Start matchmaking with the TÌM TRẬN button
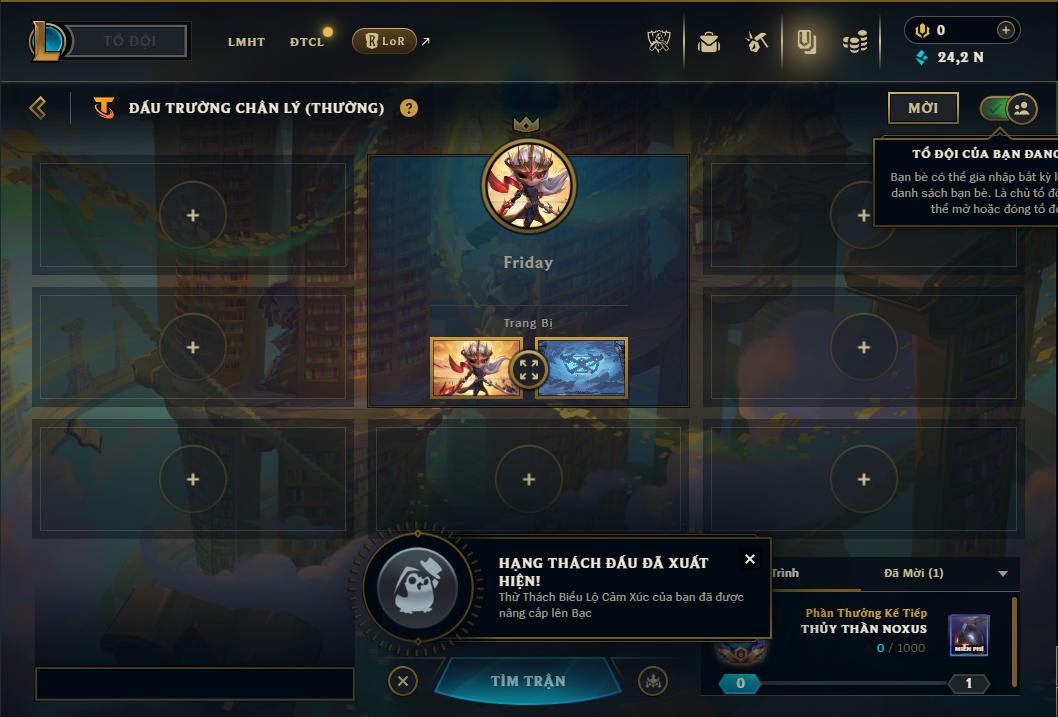The width and height of the screenshot is (1058, 717). pyautogui.click(x=528, y=681)
